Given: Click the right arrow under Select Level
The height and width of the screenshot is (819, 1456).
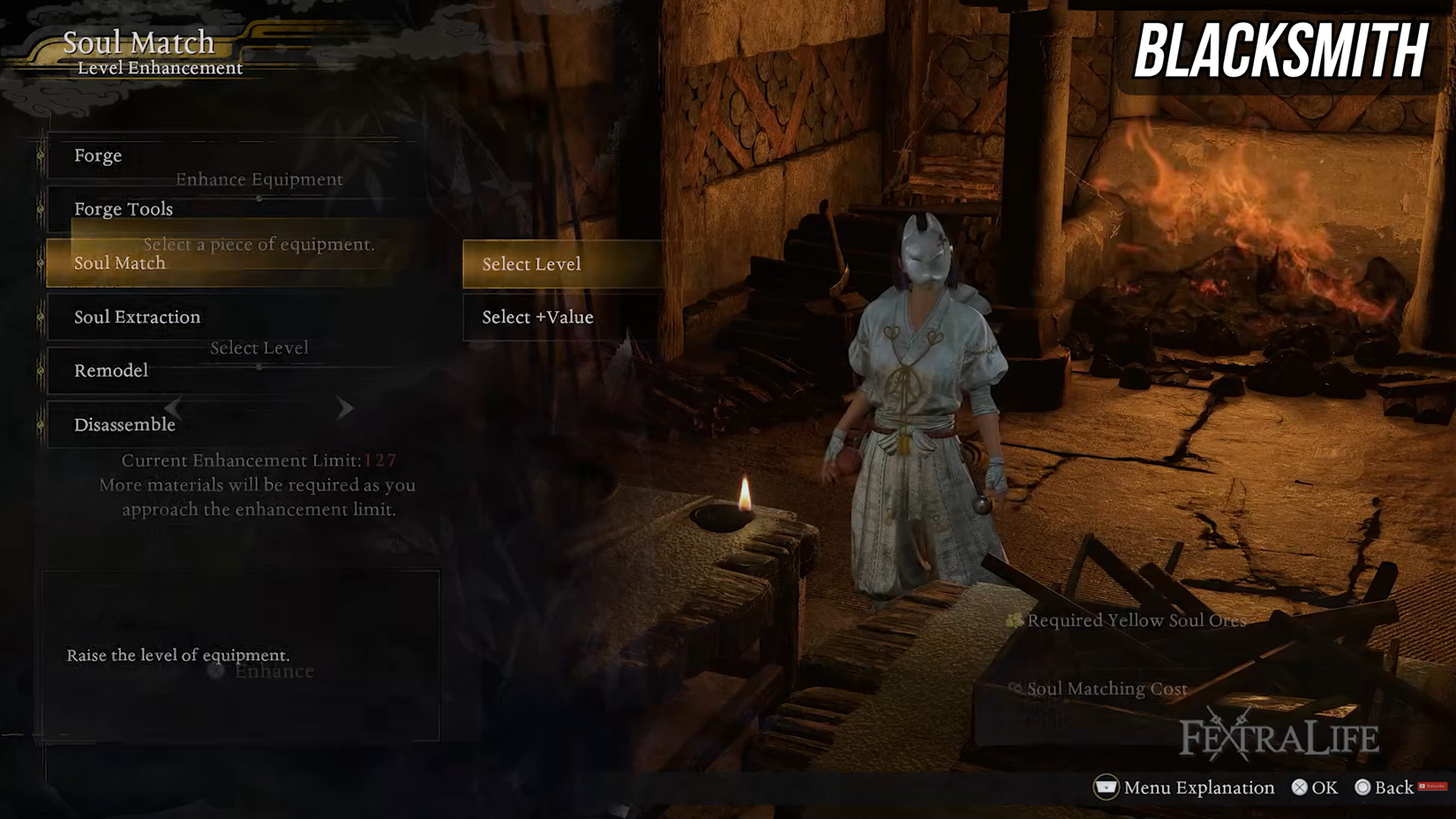Looking at the screenshot, I should (x=344, y=408).
